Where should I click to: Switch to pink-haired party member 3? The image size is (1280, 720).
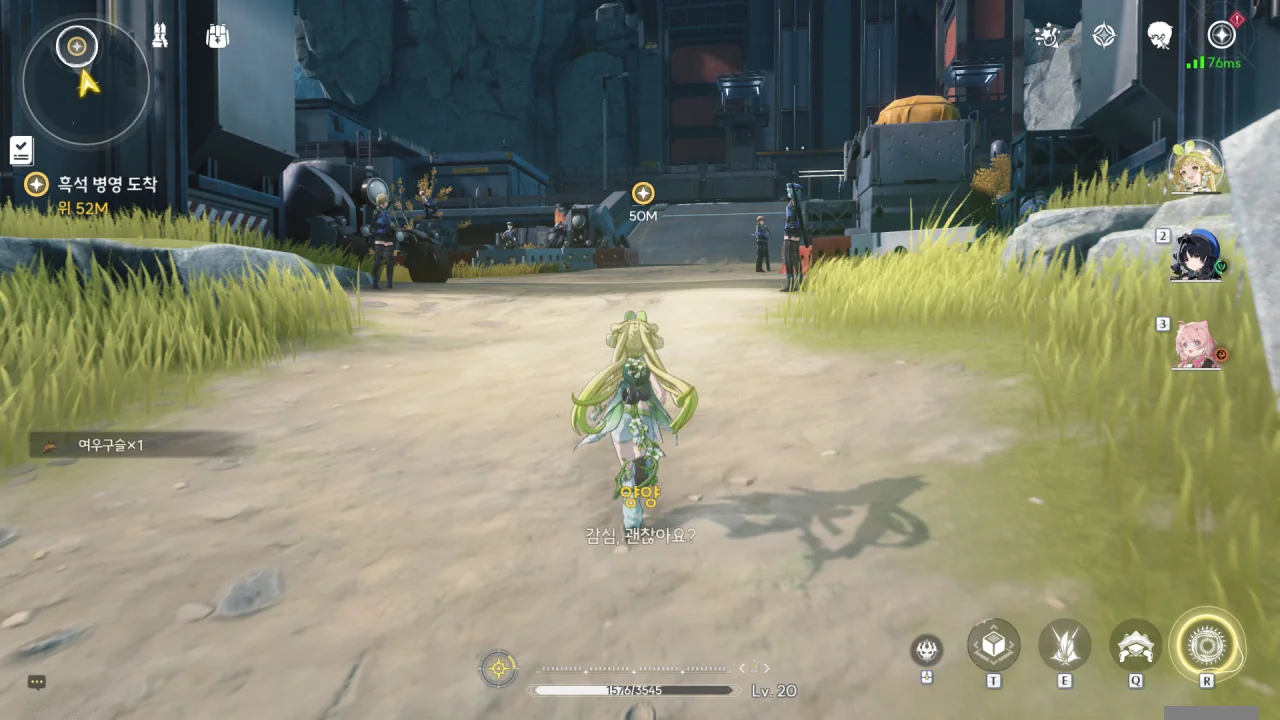tap(1196, 345)
